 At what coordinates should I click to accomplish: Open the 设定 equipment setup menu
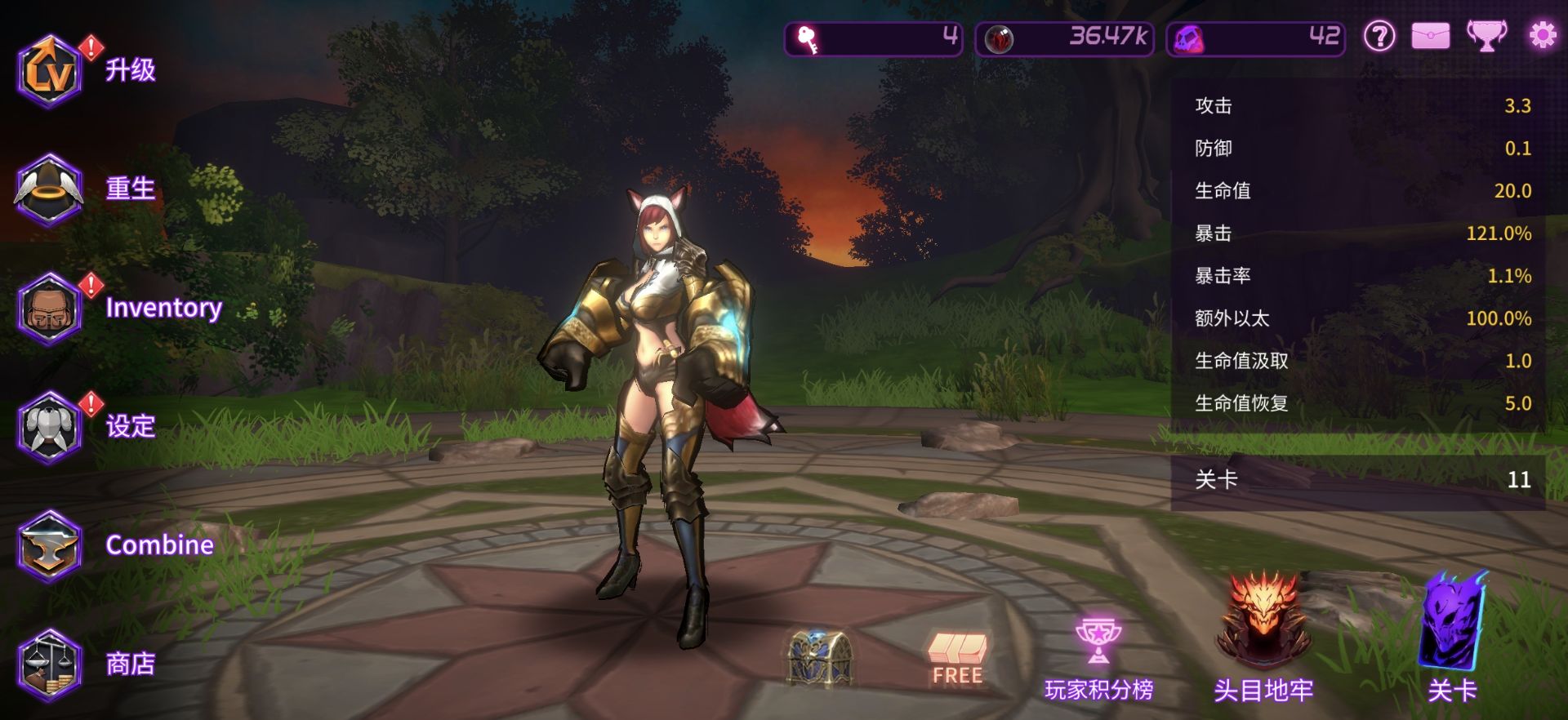pos(51,427)
